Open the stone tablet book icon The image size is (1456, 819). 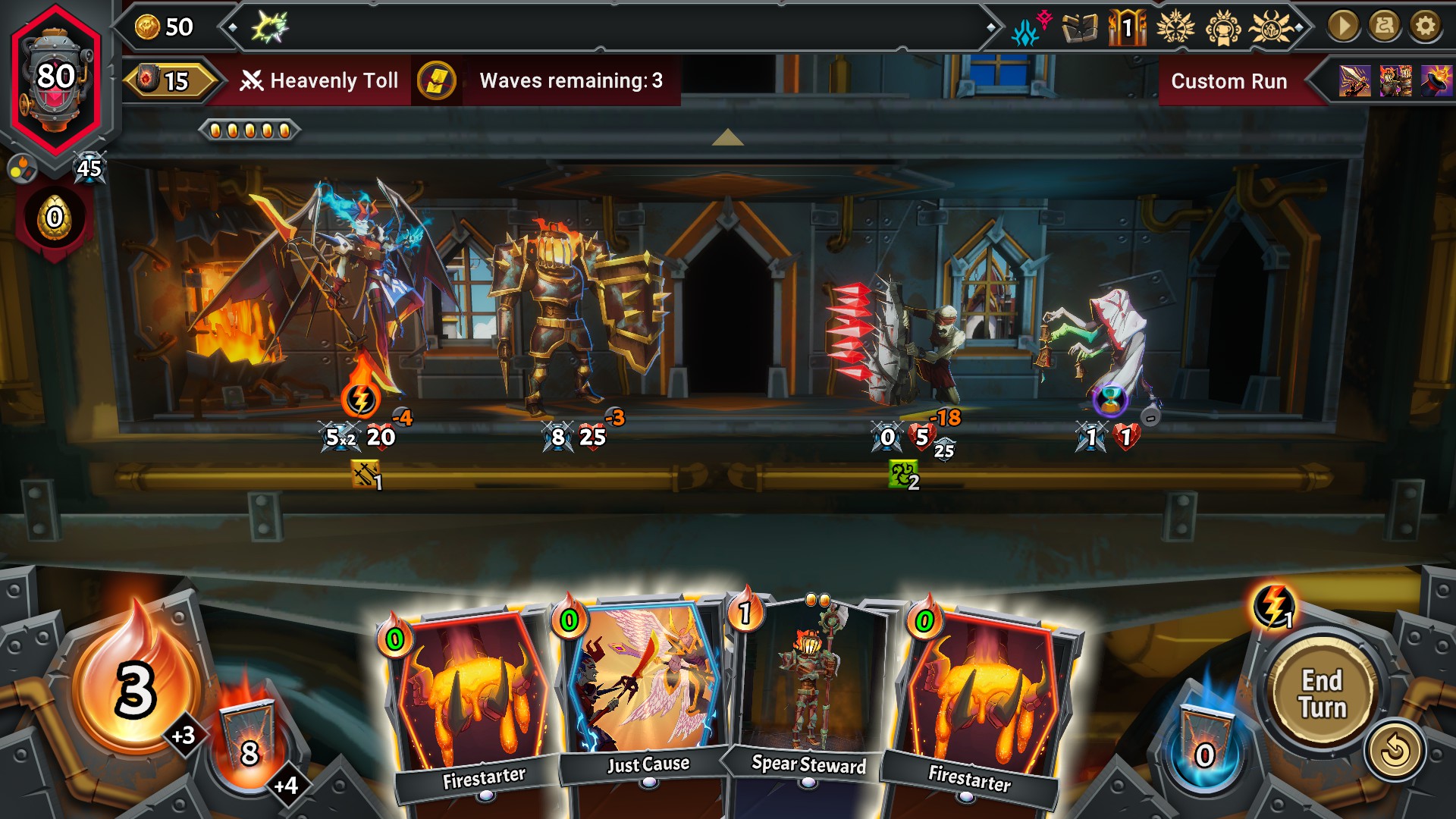tap(1080, 29)
